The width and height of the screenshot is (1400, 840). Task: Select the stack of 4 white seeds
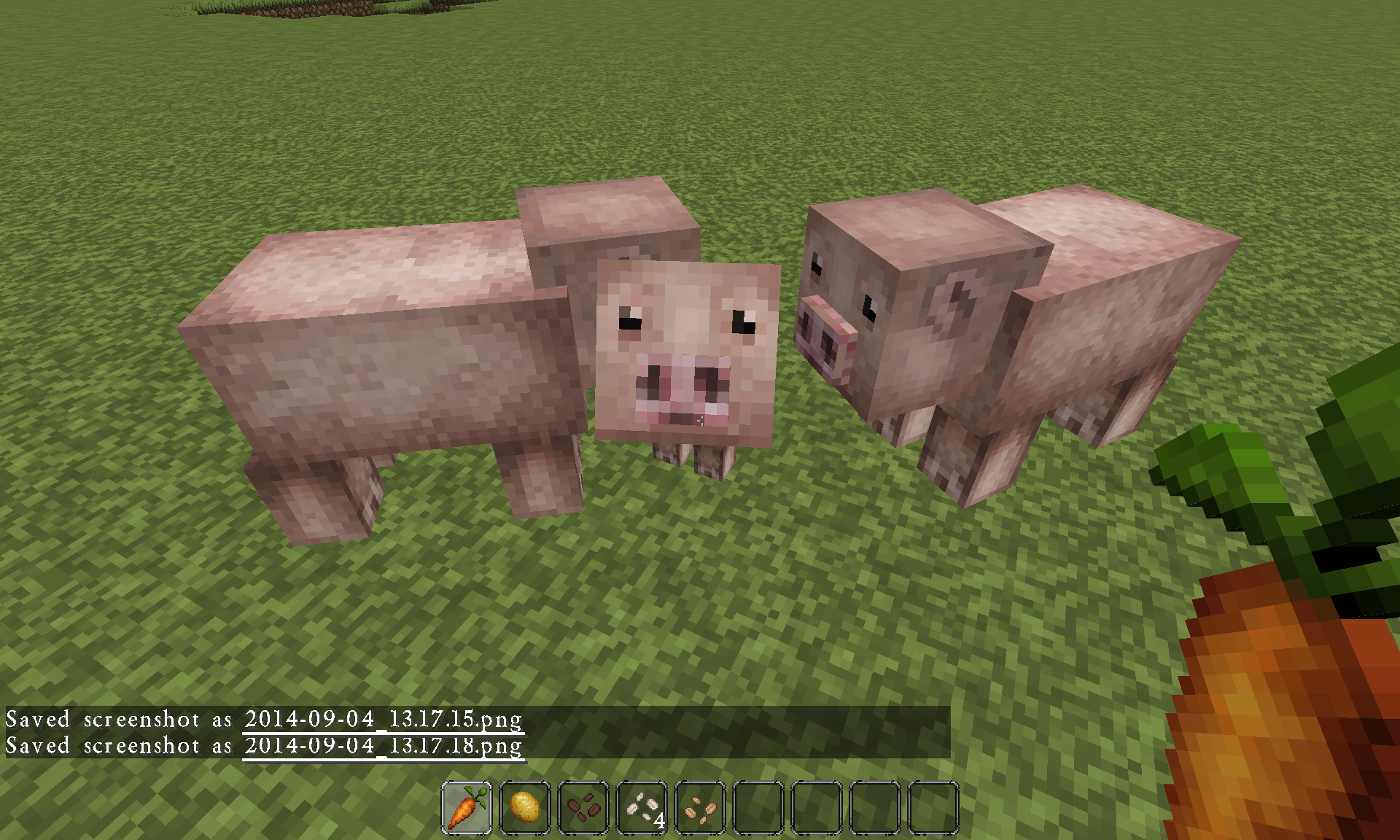click(x=639, y=809)
